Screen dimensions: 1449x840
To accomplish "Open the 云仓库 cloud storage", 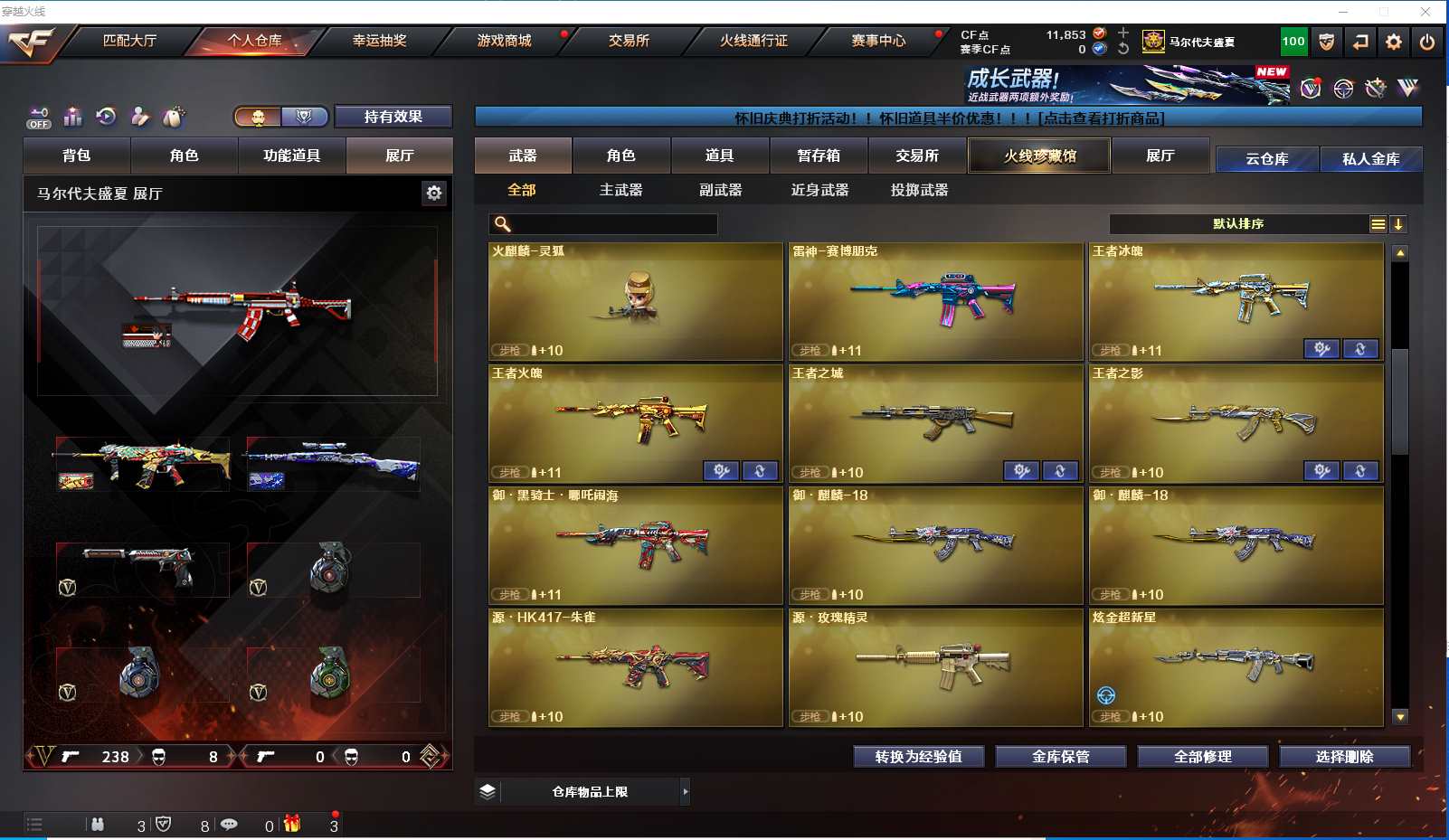I will 1266,159.
